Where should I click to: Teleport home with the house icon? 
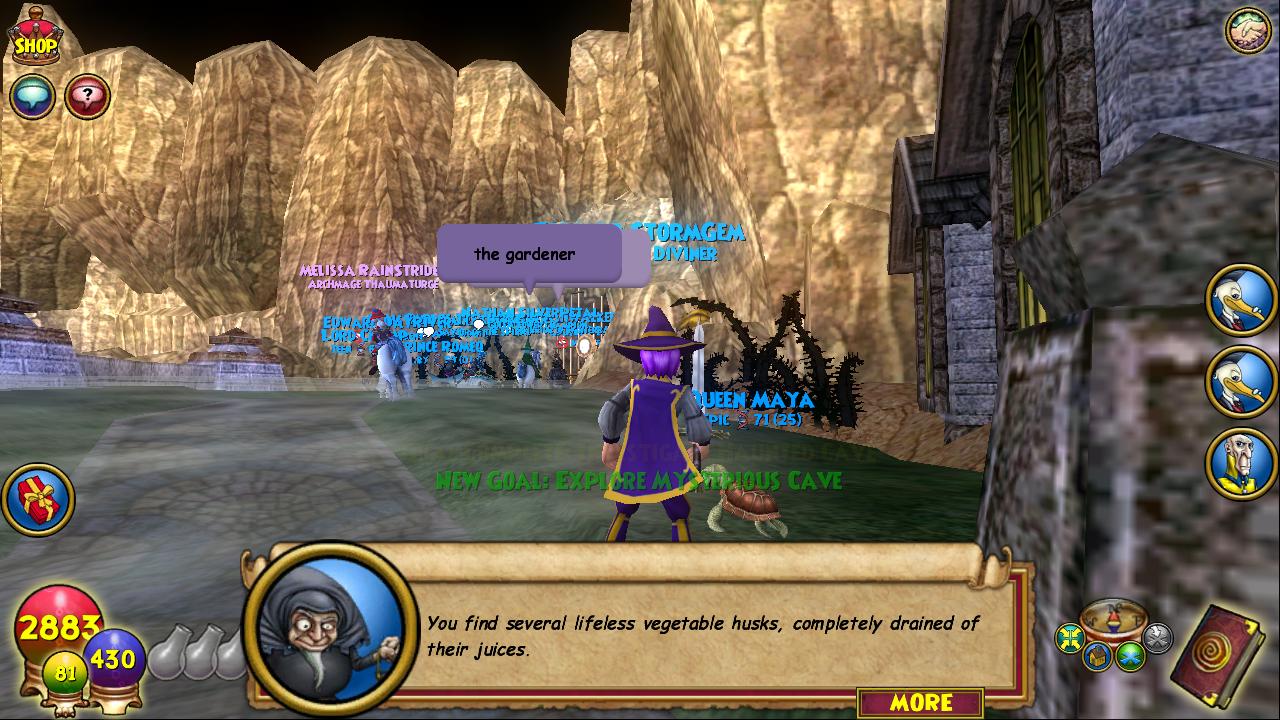pos(1099,656)
